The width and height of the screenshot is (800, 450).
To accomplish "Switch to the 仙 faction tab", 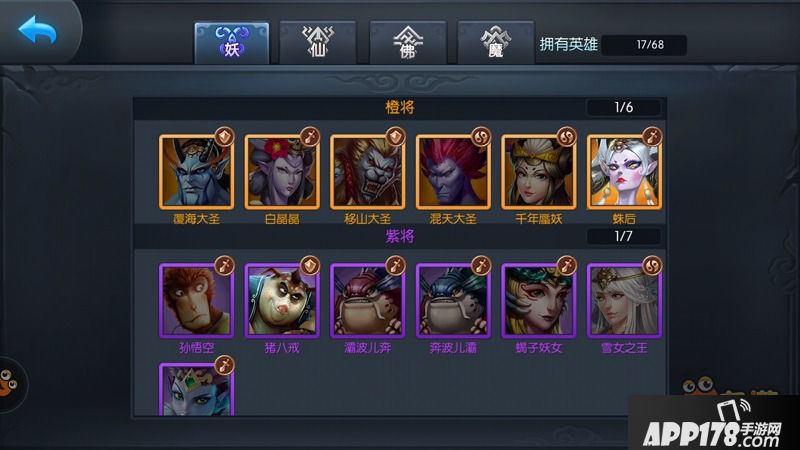I will click(x=317, y=42).
